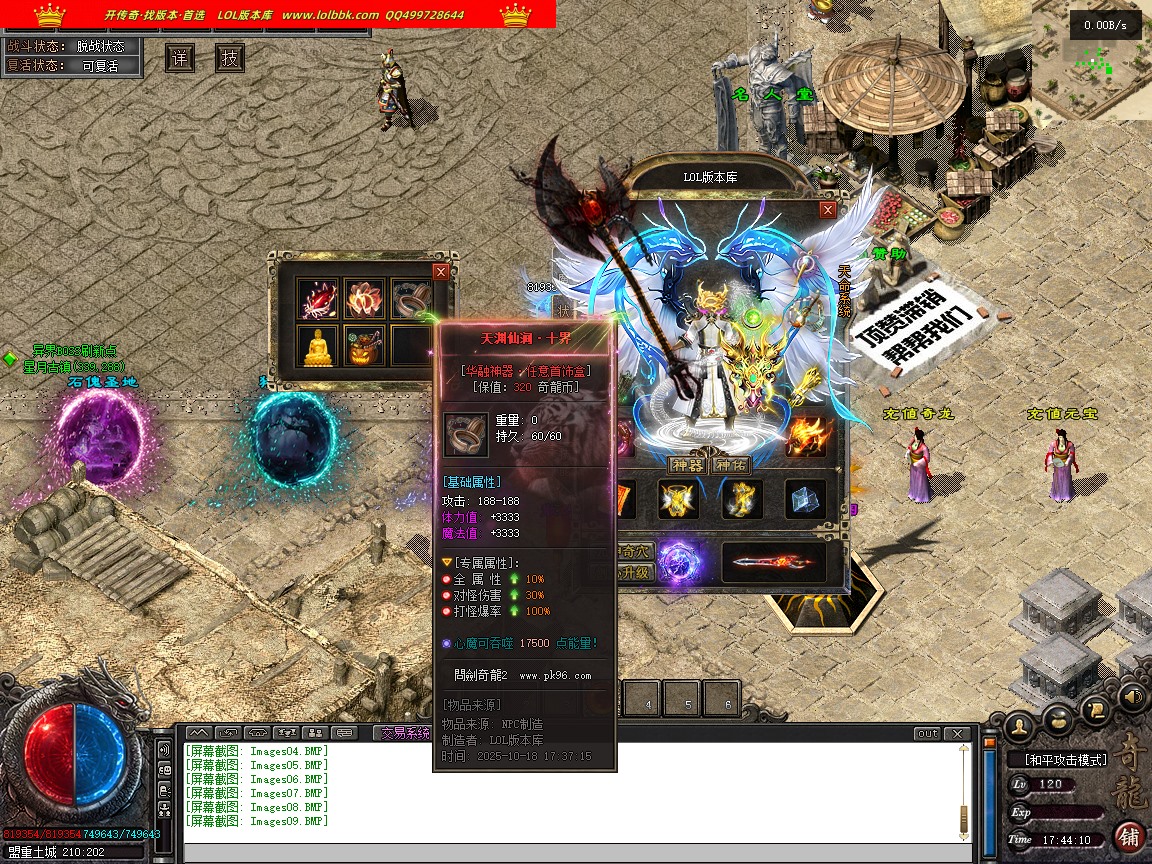
Task: Select the golden Buddha statue slot
Action: point(317,345)
